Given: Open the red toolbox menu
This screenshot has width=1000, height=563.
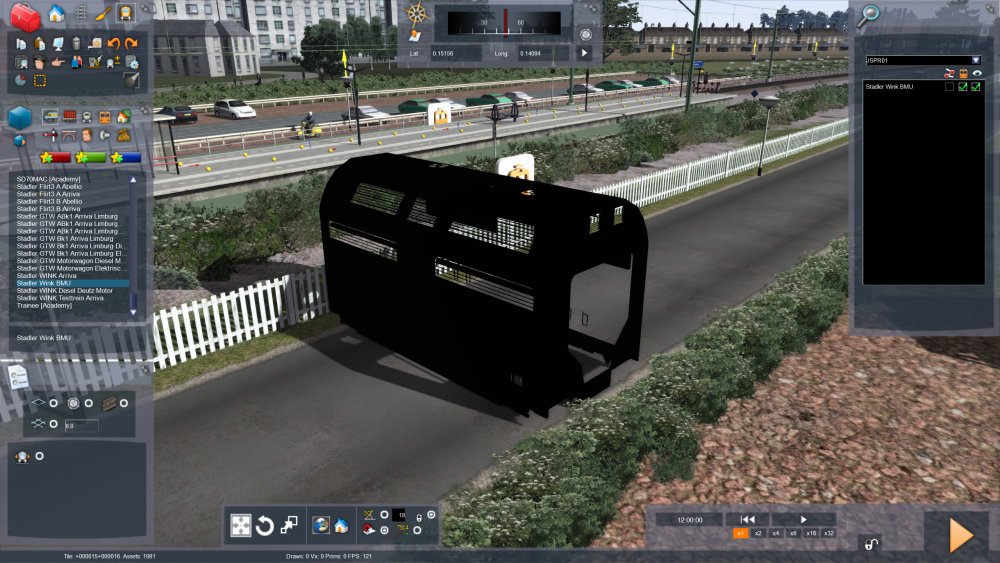Looking at the screenshot, I should click(24, 14).
